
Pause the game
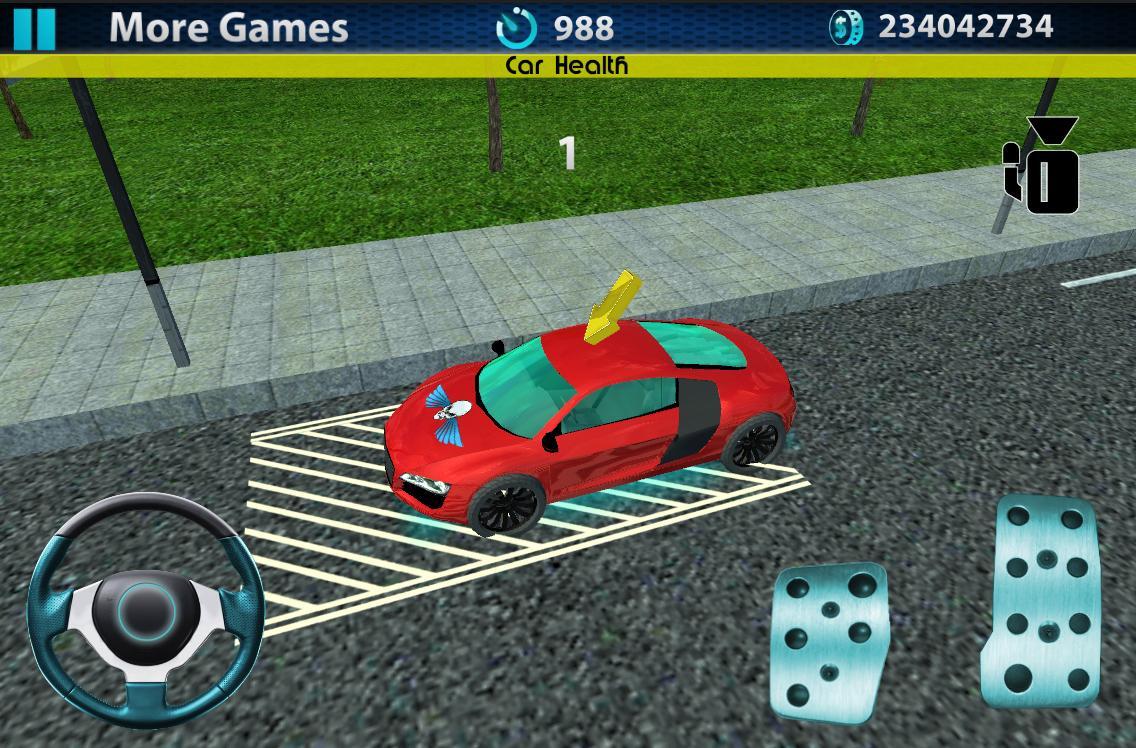click(x=35, y=28)
